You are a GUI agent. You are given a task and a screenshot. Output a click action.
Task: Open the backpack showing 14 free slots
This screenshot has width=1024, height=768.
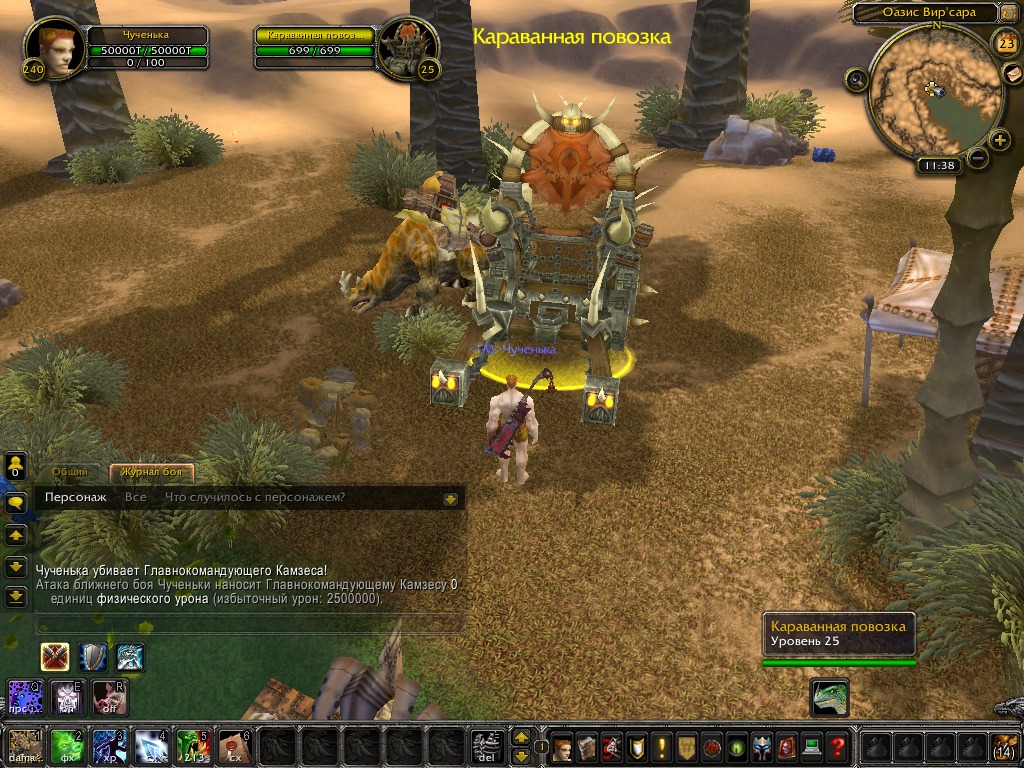(1005, 746)
